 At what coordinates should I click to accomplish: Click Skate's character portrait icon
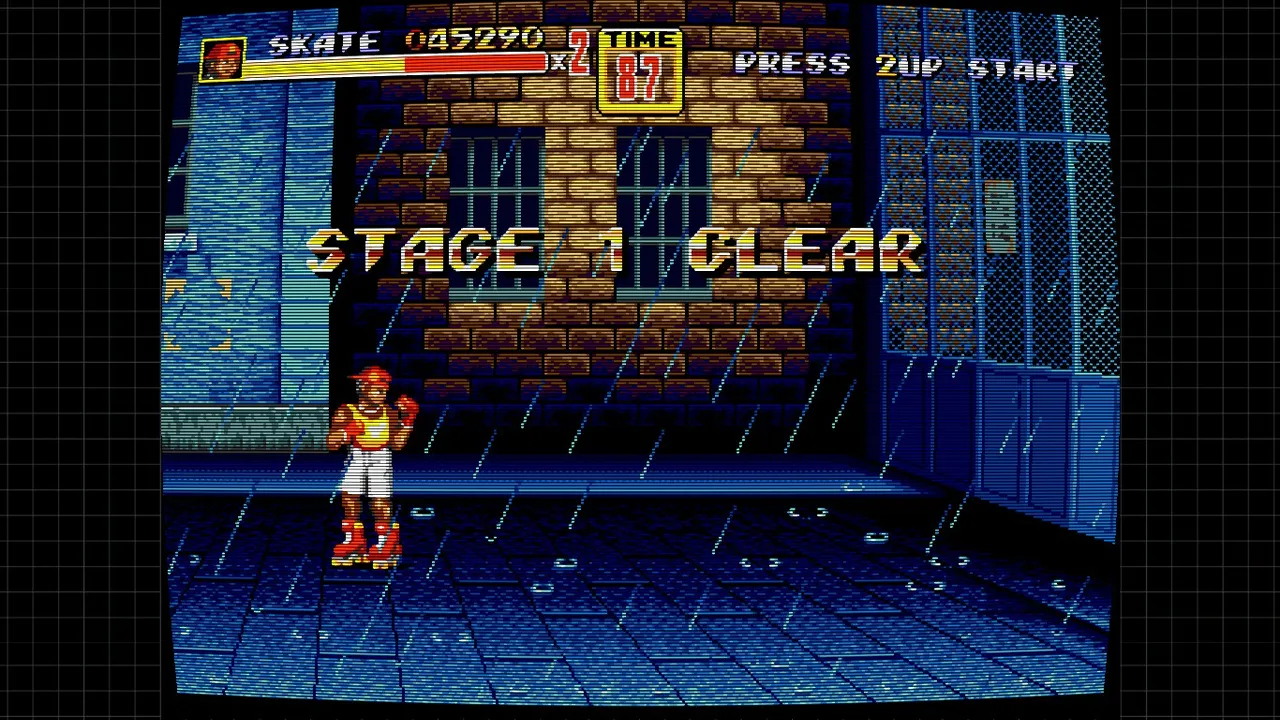point(222,60)
